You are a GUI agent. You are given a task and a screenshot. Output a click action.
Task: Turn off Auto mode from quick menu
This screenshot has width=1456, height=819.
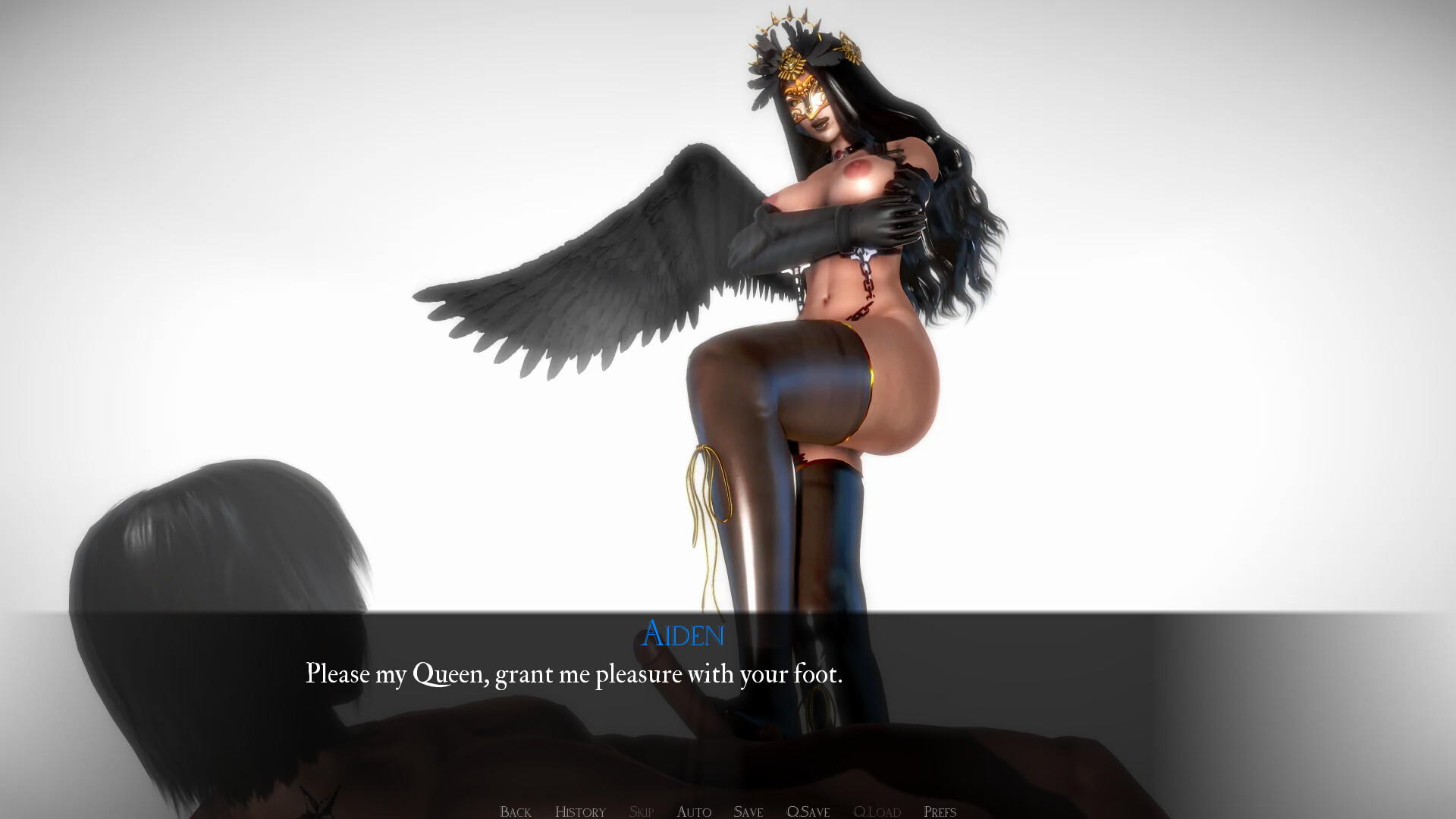coord(692,811)
